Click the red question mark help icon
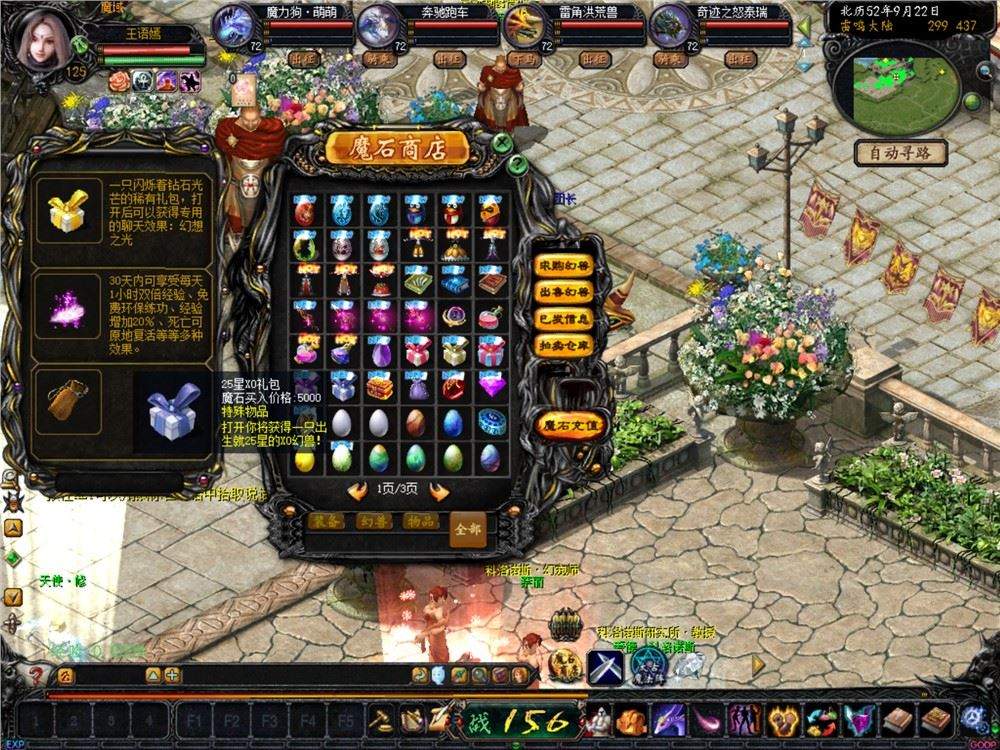Viewport: 1000px width, 750px height. click(x=37, y=675)
